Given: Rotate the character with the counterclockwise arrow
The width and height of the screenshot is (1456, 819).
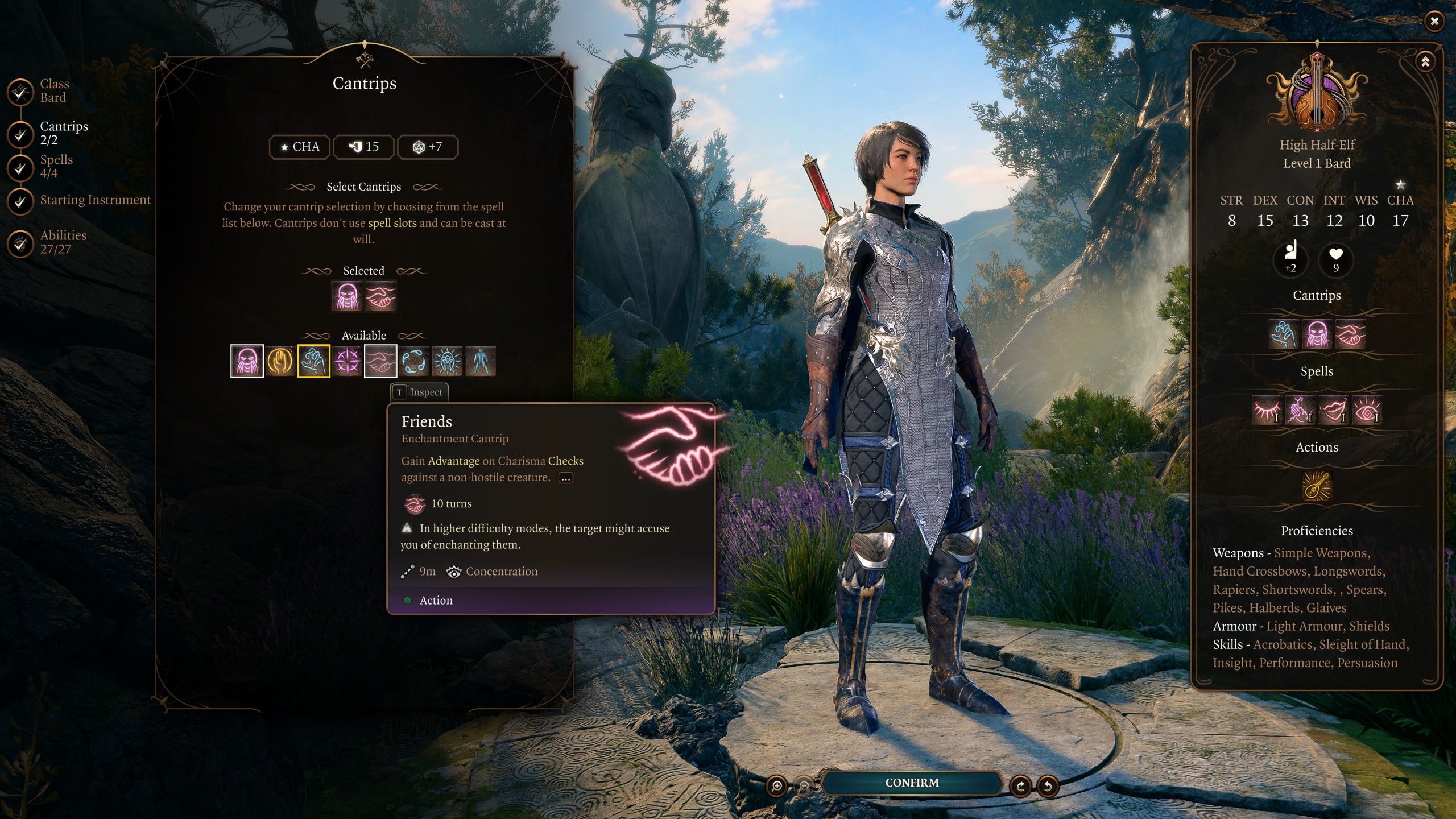Looking at the screenshot, I should point(1048,787).
